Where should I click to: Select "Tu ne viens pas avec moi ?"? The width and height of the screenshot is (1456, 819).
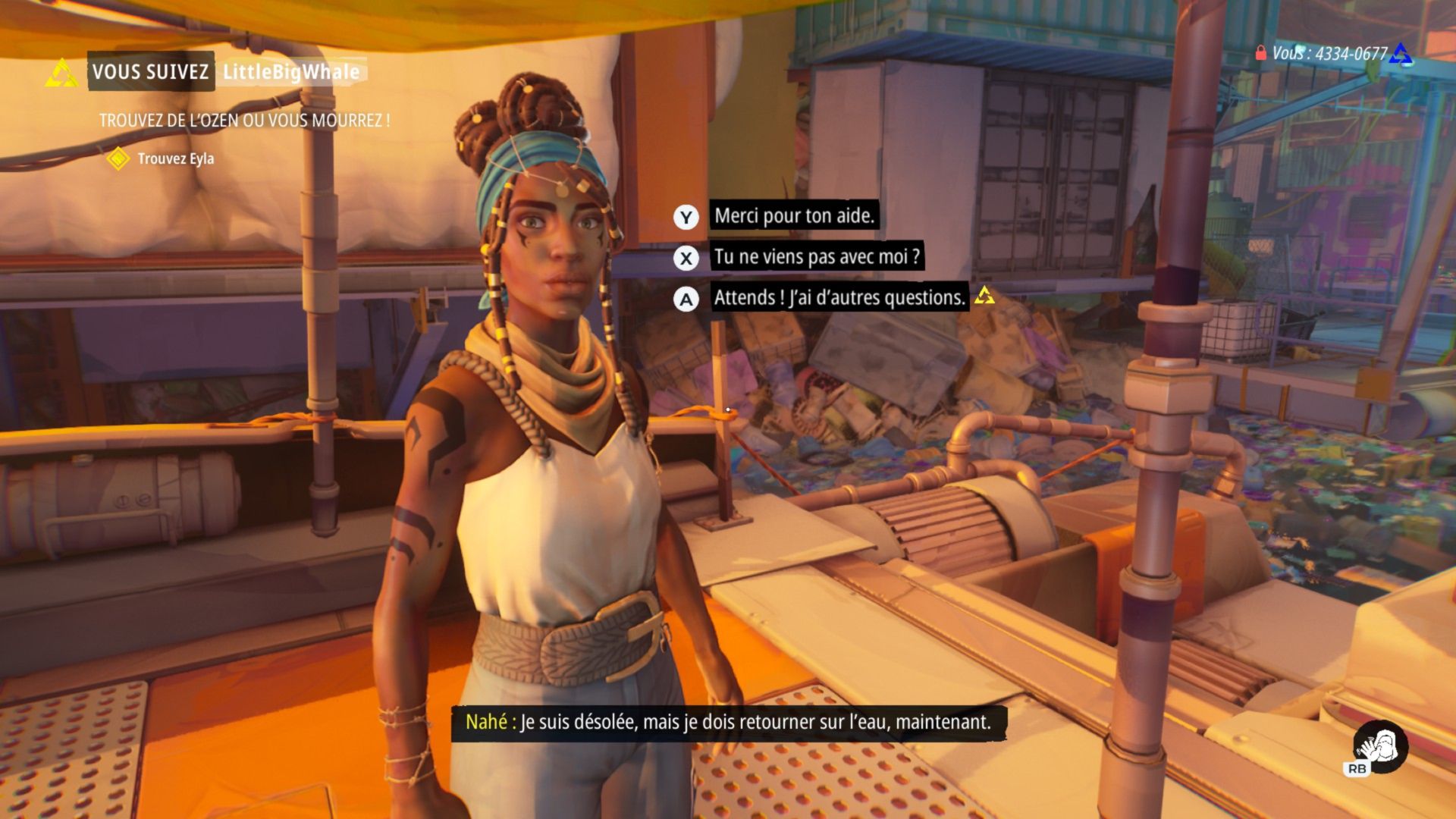click(816, 257)
